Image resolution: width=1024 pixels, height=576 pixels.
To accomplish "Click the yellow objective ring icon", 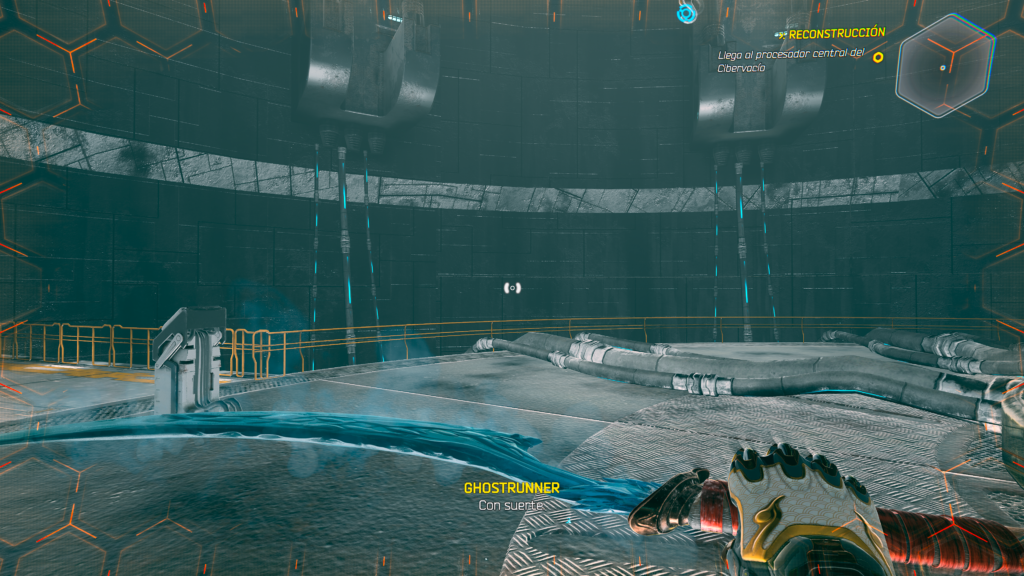I will (x=878, y=57).
